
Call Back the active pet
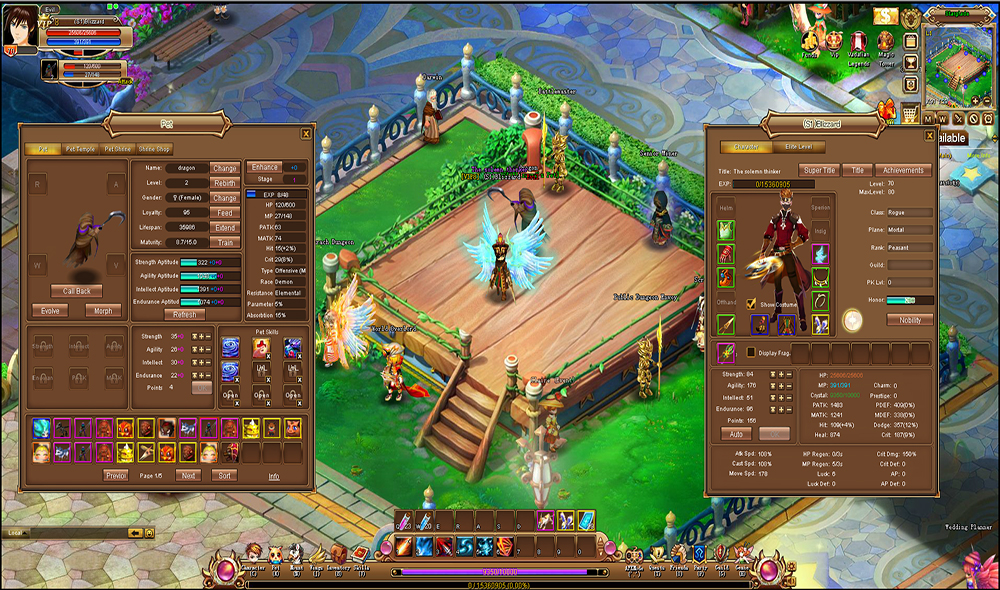pos(77,291)
